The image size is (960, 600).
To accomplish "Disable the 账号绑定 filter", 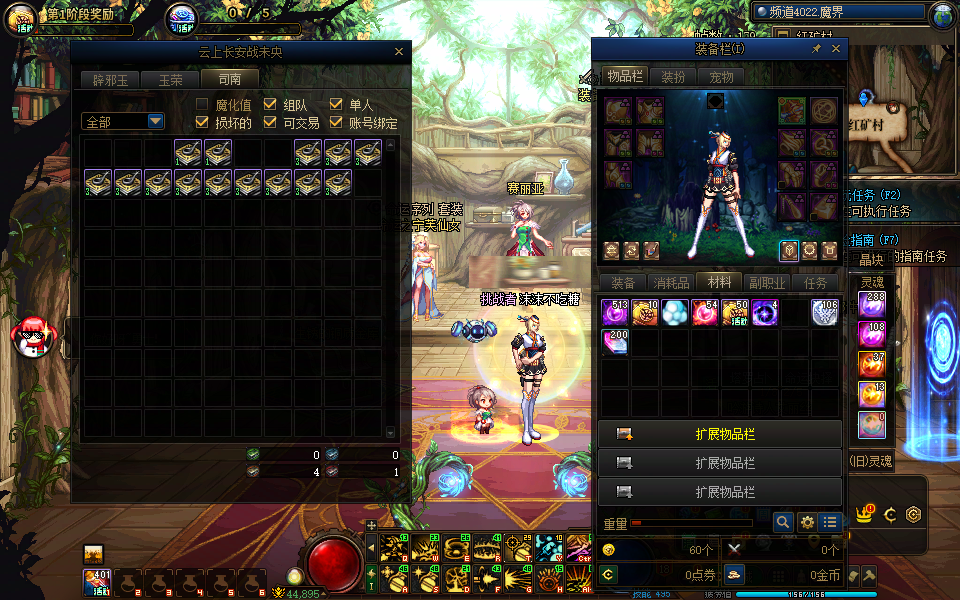I will pyautogui.click(x=336, y=123).
